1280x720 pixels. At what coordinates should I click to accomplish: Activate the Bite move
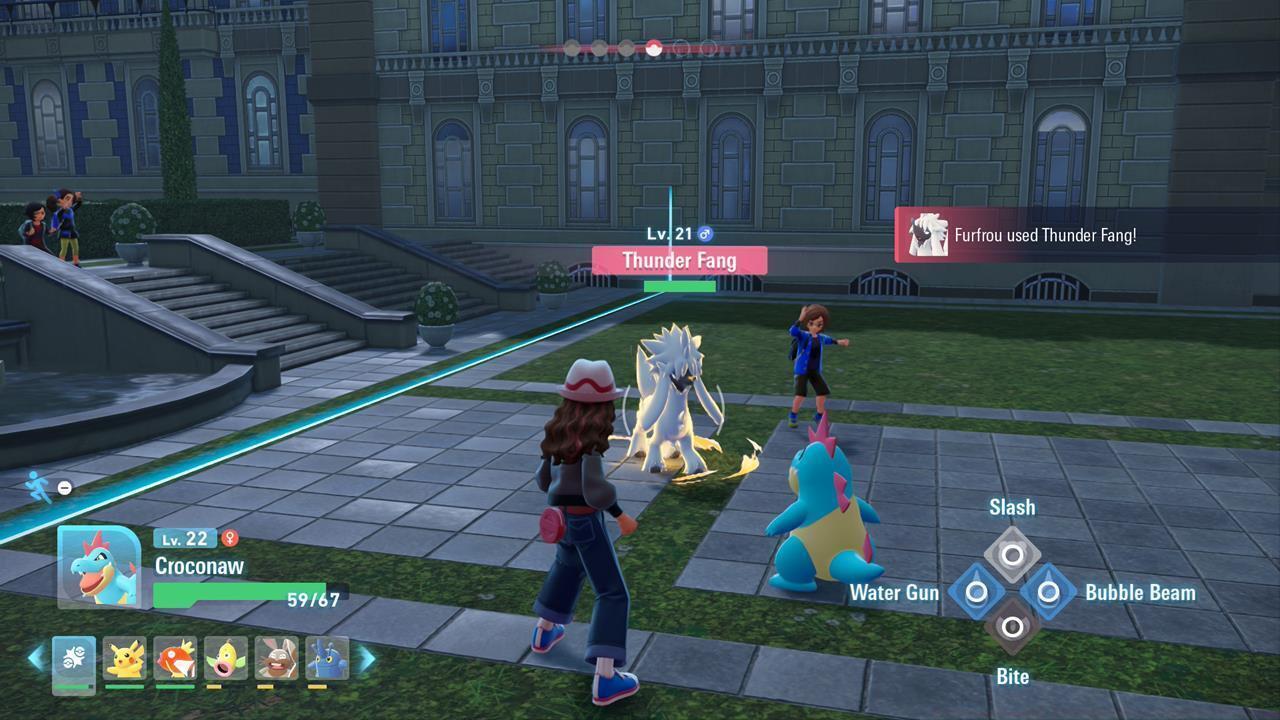coord(1012,628)
